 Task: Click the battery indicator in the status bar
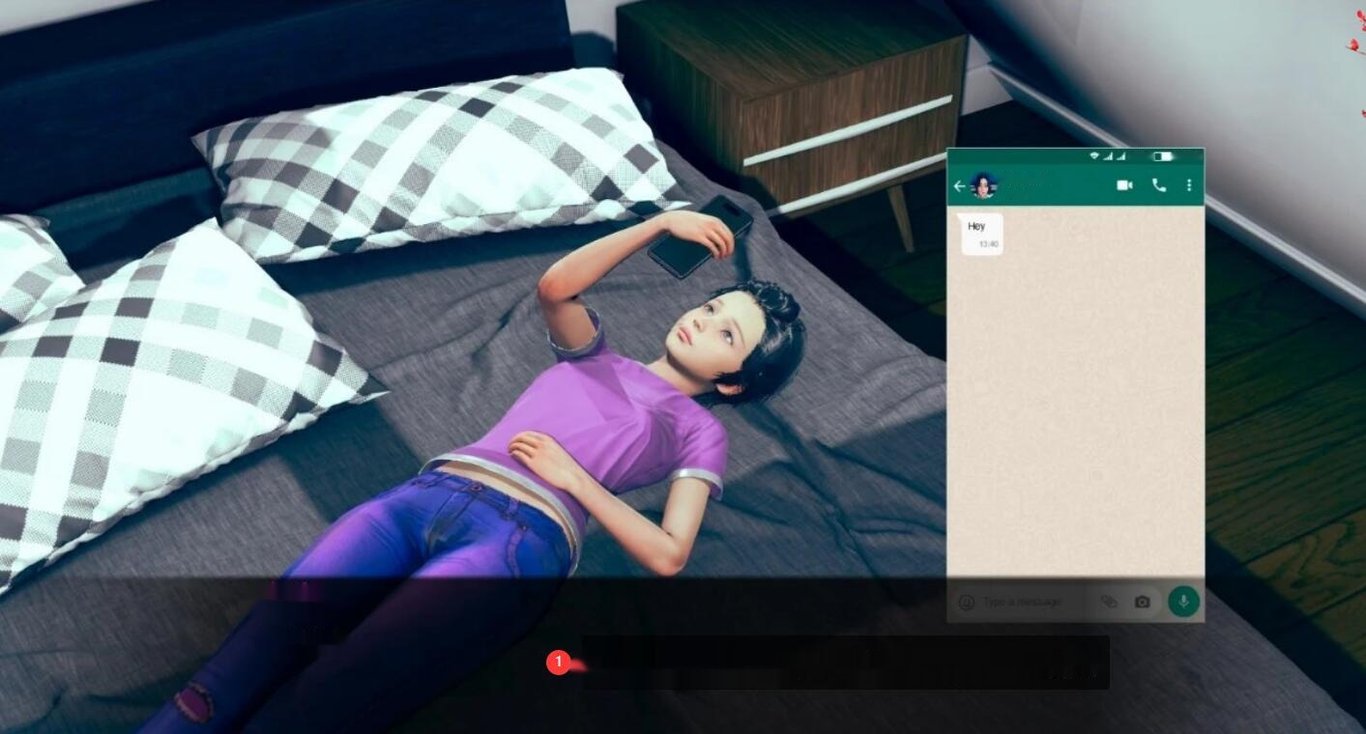(1164, 157)
